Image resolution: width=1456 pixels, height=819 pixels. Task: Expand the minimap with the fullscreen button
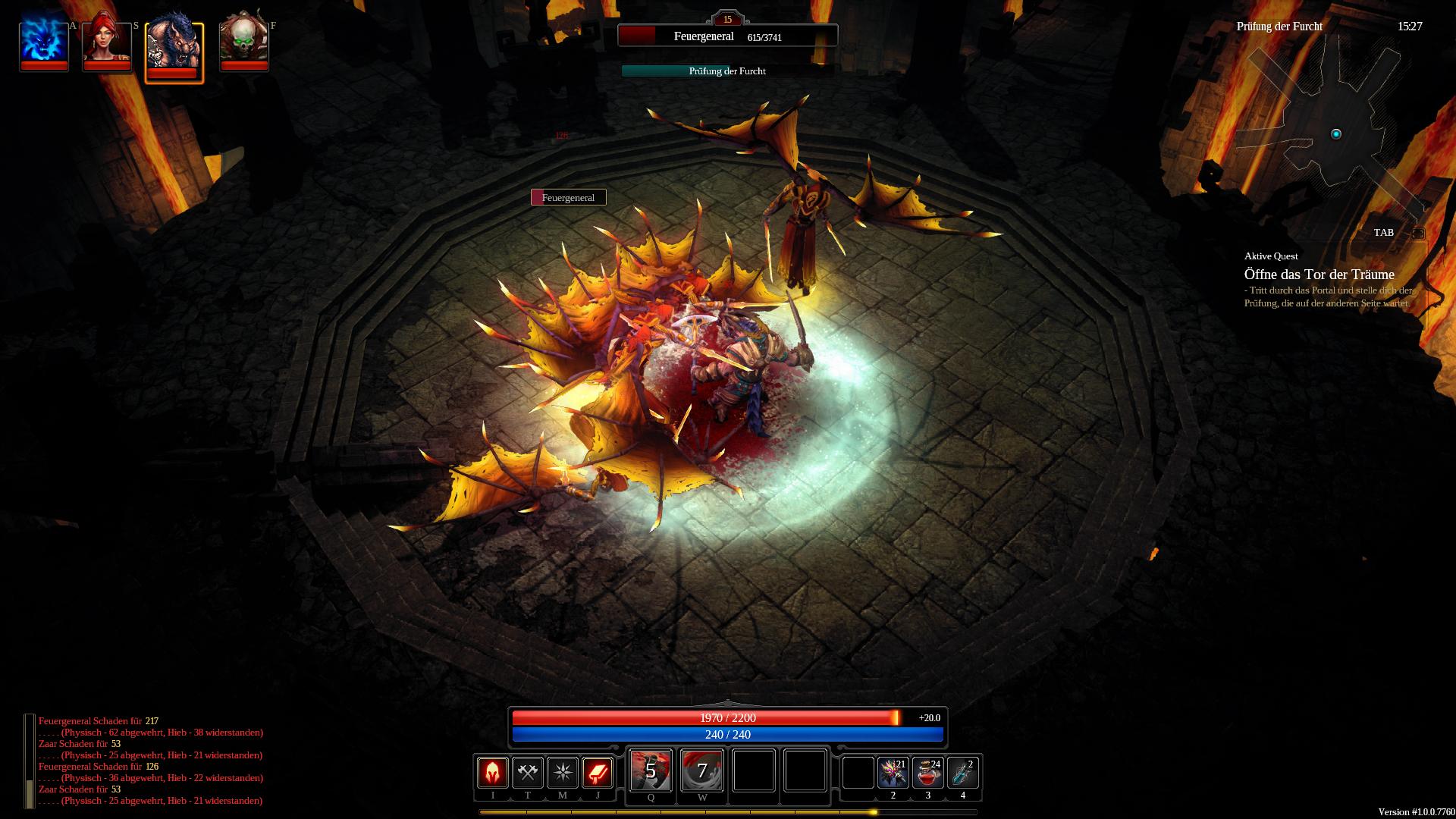point(1417,234)
